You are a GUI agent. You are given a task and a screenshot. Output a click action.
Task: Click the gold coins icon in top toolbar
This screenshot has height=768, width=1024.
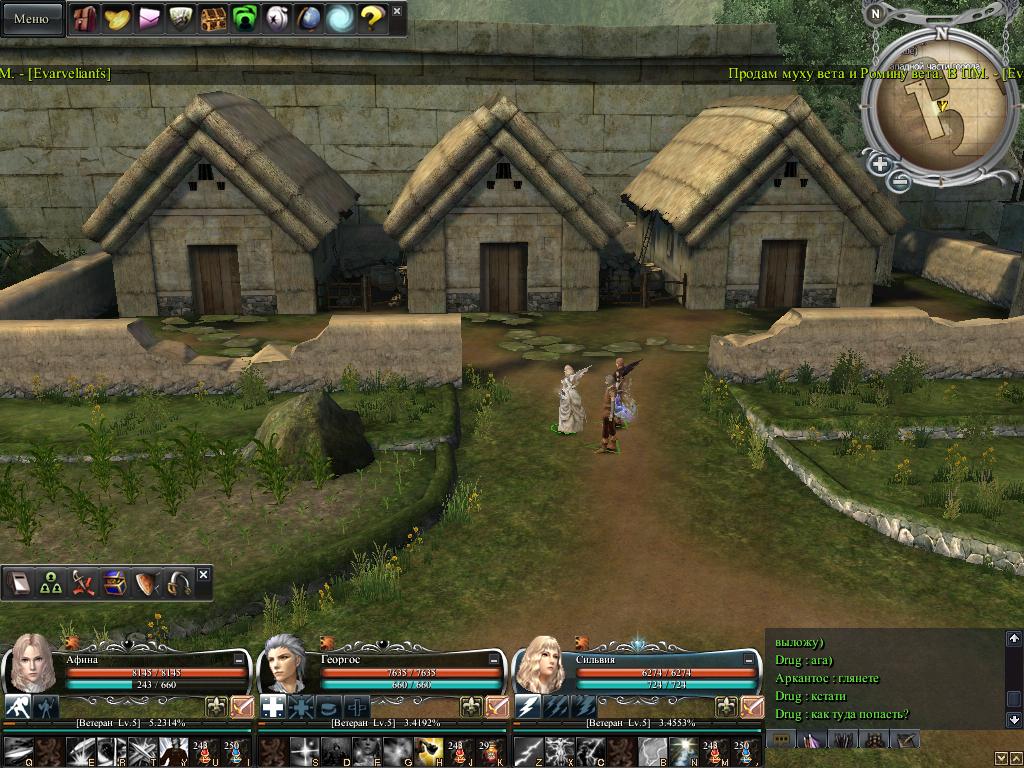point(117,18)
